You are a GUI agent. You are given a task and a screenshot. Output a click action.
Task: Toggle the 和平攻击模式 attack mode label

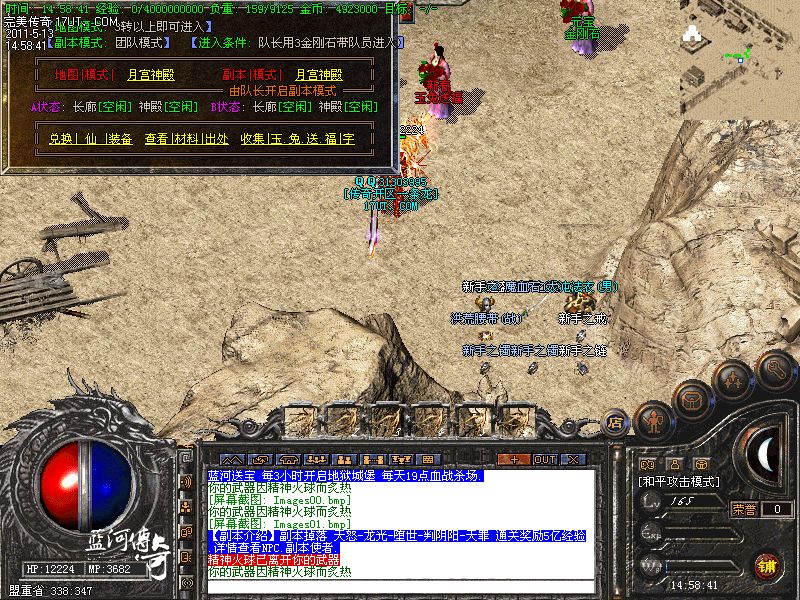pos(677,481)
